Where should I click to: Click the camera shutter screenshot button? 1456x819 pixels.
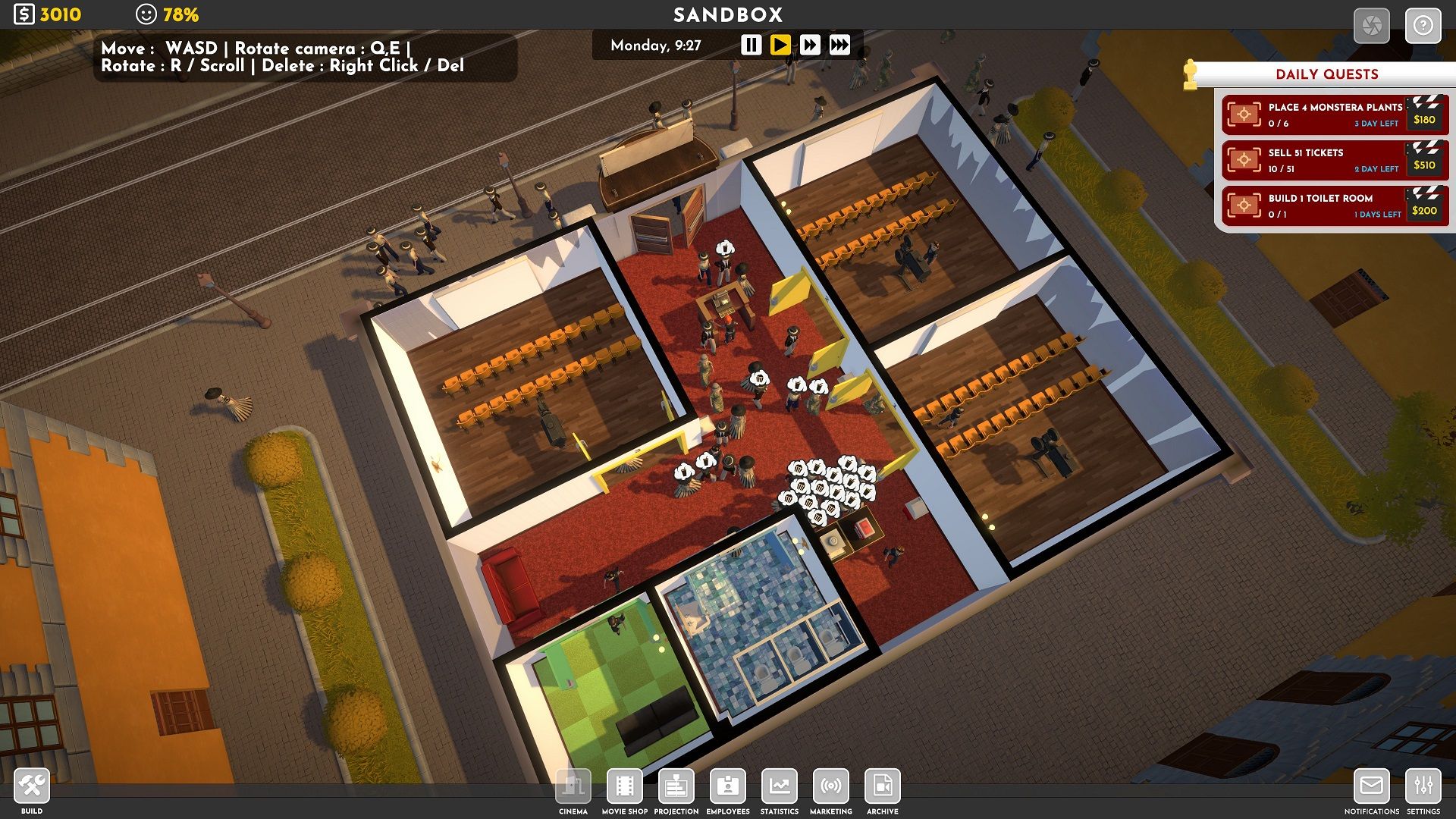tap(1372, 26)
